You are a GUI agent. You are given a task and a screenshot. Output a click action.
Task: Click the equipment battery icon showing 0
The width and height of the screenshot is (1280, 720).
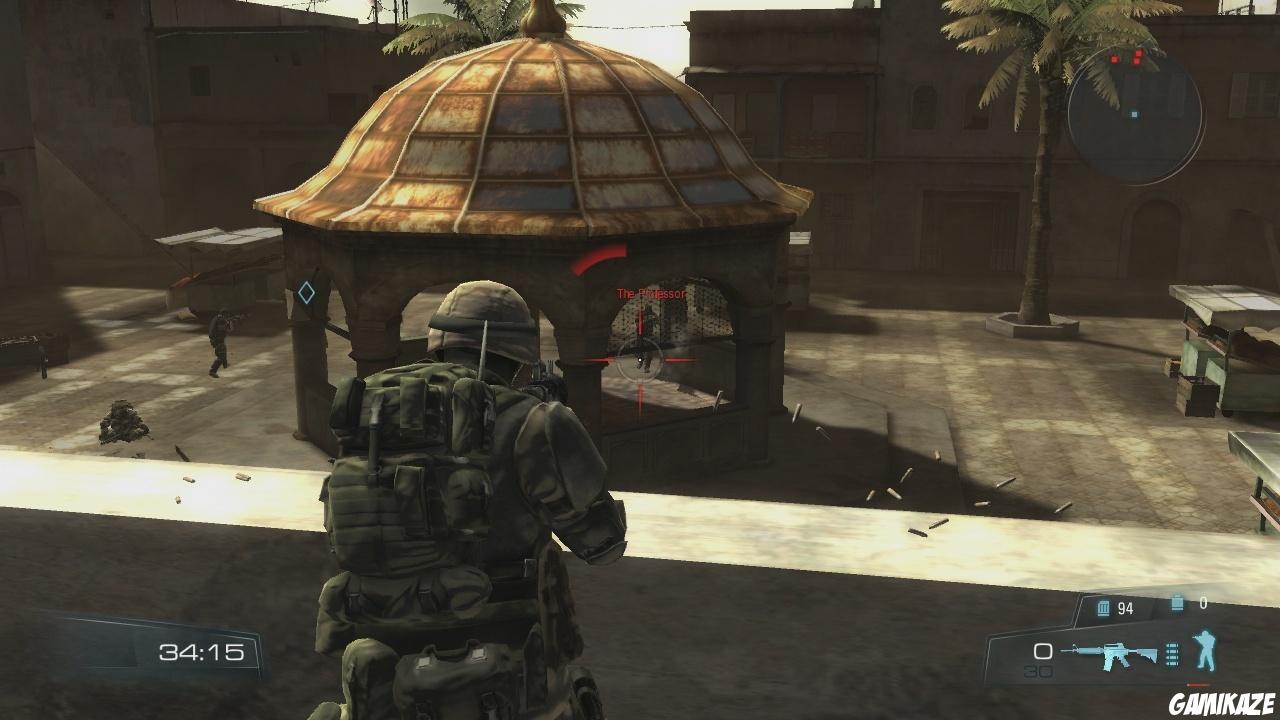click(x=1176, y=602)
